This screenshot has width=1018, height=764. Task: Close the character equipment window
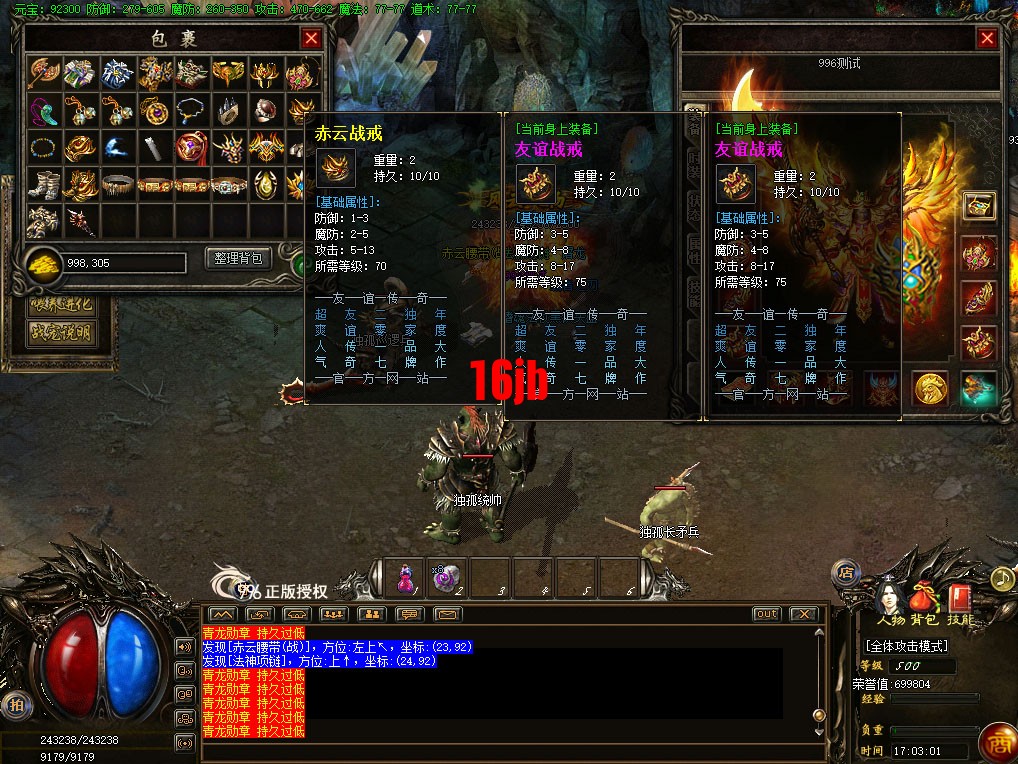tap(987, 39)
